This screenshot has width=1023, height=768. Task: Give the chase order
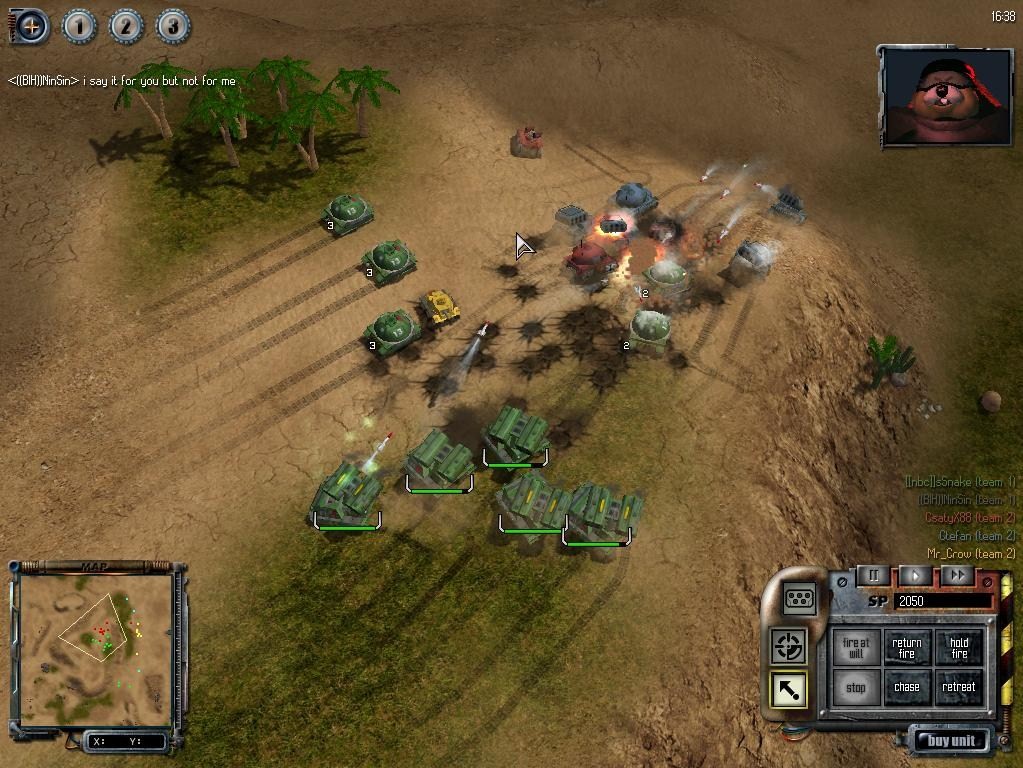907,688
